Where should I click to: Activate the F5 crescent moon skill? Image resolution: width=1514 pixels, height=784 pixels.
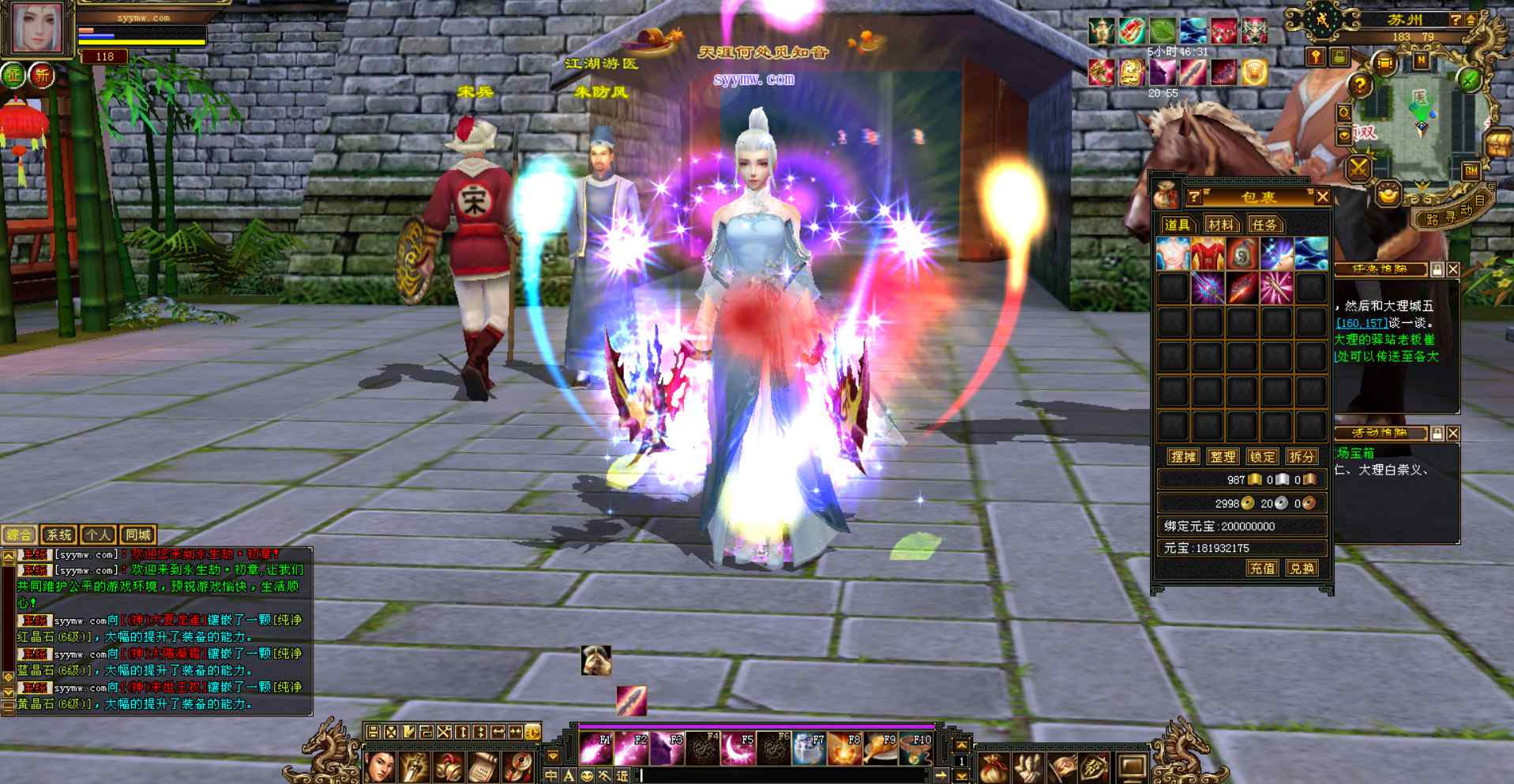pyautogui.click(x=738, y=748)
